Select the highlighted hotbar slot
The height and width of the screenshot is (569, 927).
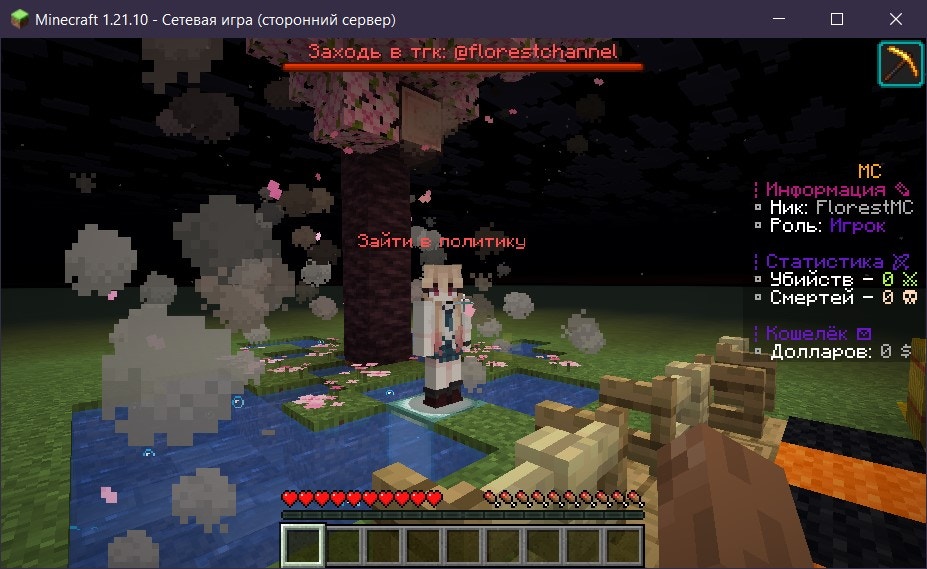click(302, 546)
